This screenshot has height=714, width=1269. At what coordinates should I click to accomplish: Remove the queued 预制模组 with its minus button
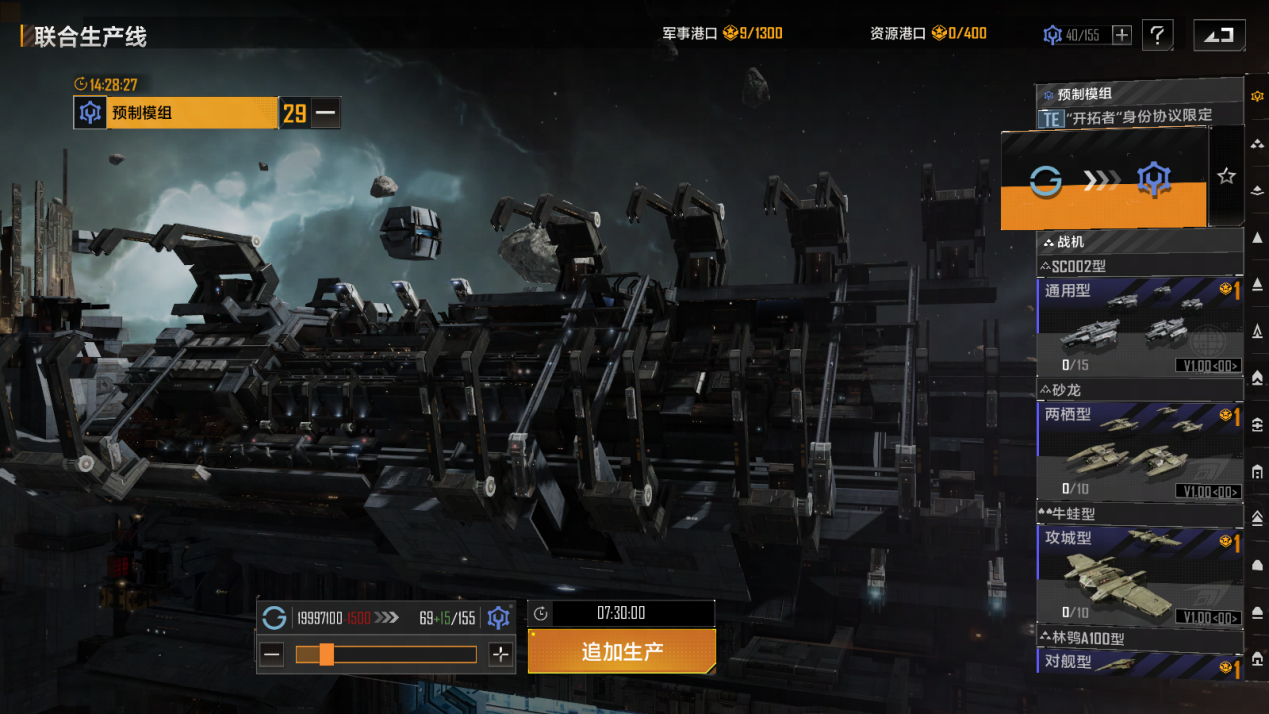pyautogui.click(x=325, y=113)
